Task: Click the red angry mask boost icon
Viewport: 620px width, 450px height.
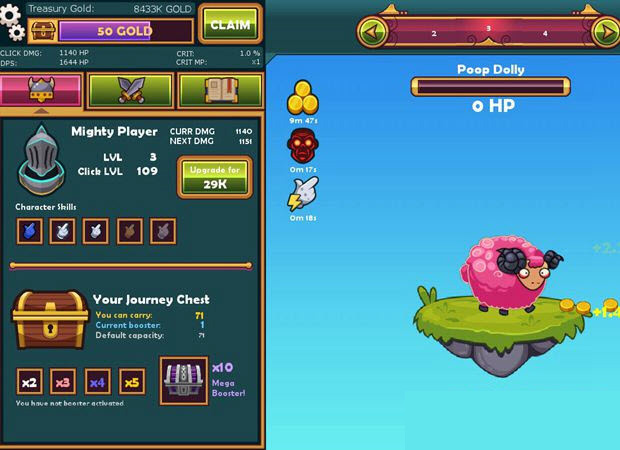Action: point(302,147)
